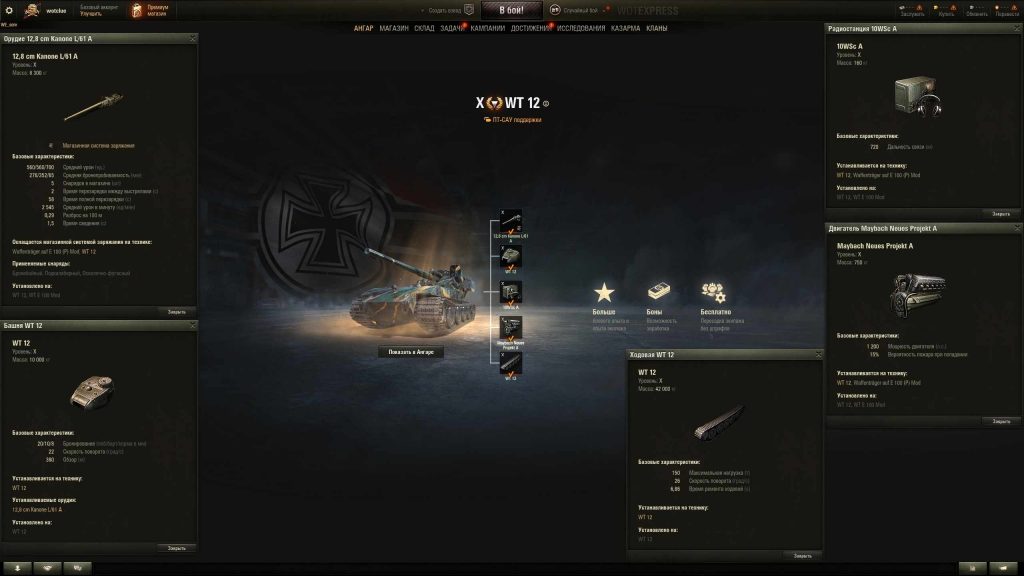Start a battle with the В бой! button

[x=511, y=10]
